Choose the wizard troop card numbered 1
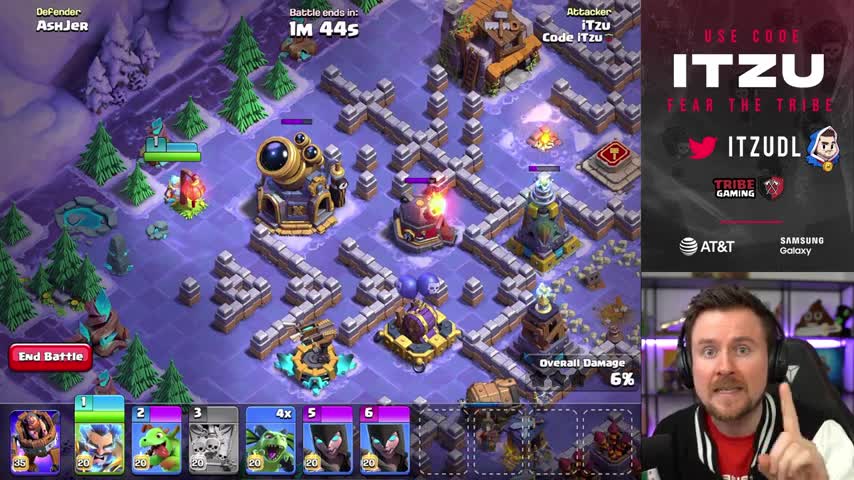This screenshot has width=854, height=480. (99, 438)
